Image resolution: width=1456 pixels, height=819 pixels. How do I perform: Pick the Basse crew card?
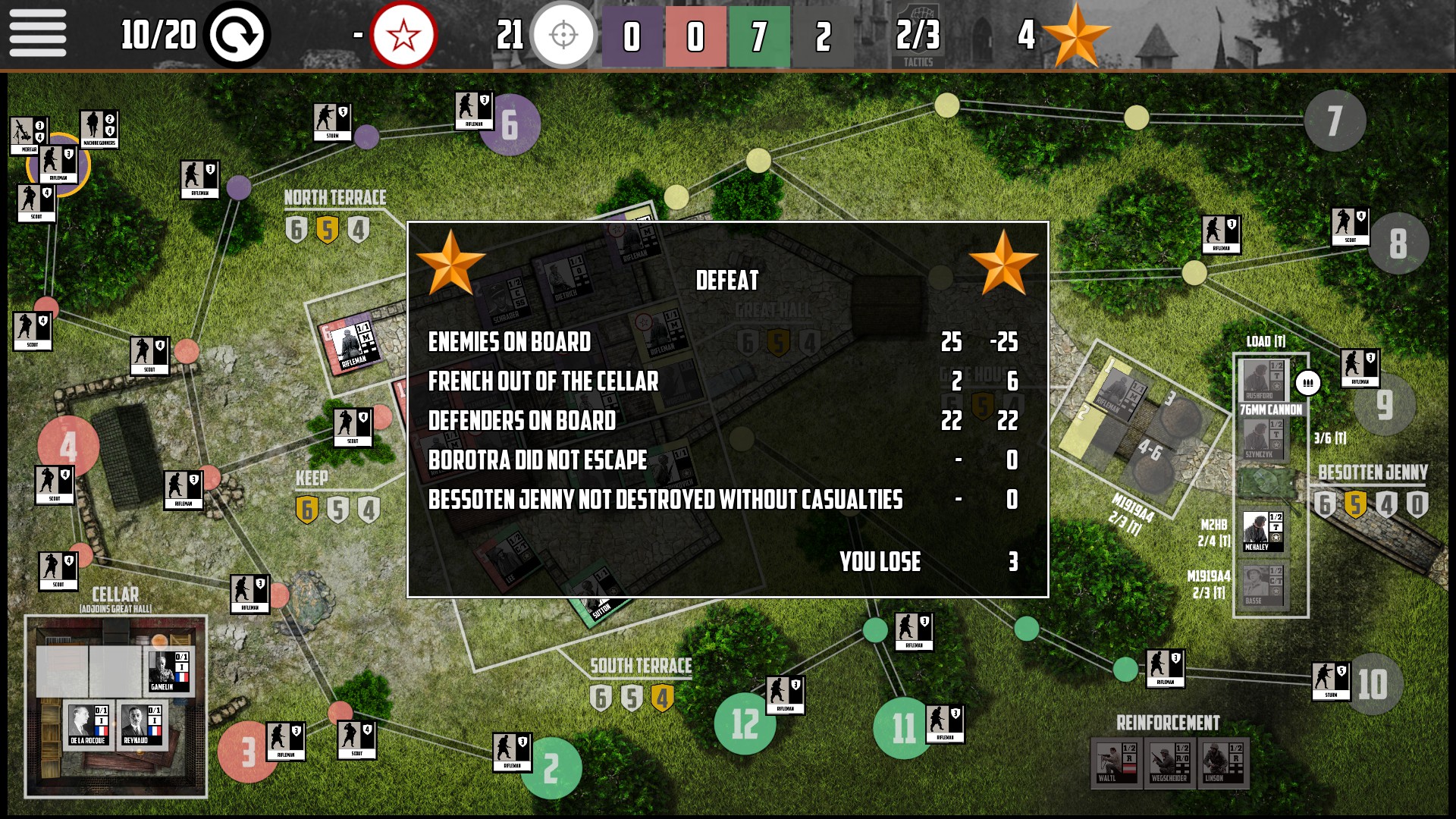pos(1263,585)
